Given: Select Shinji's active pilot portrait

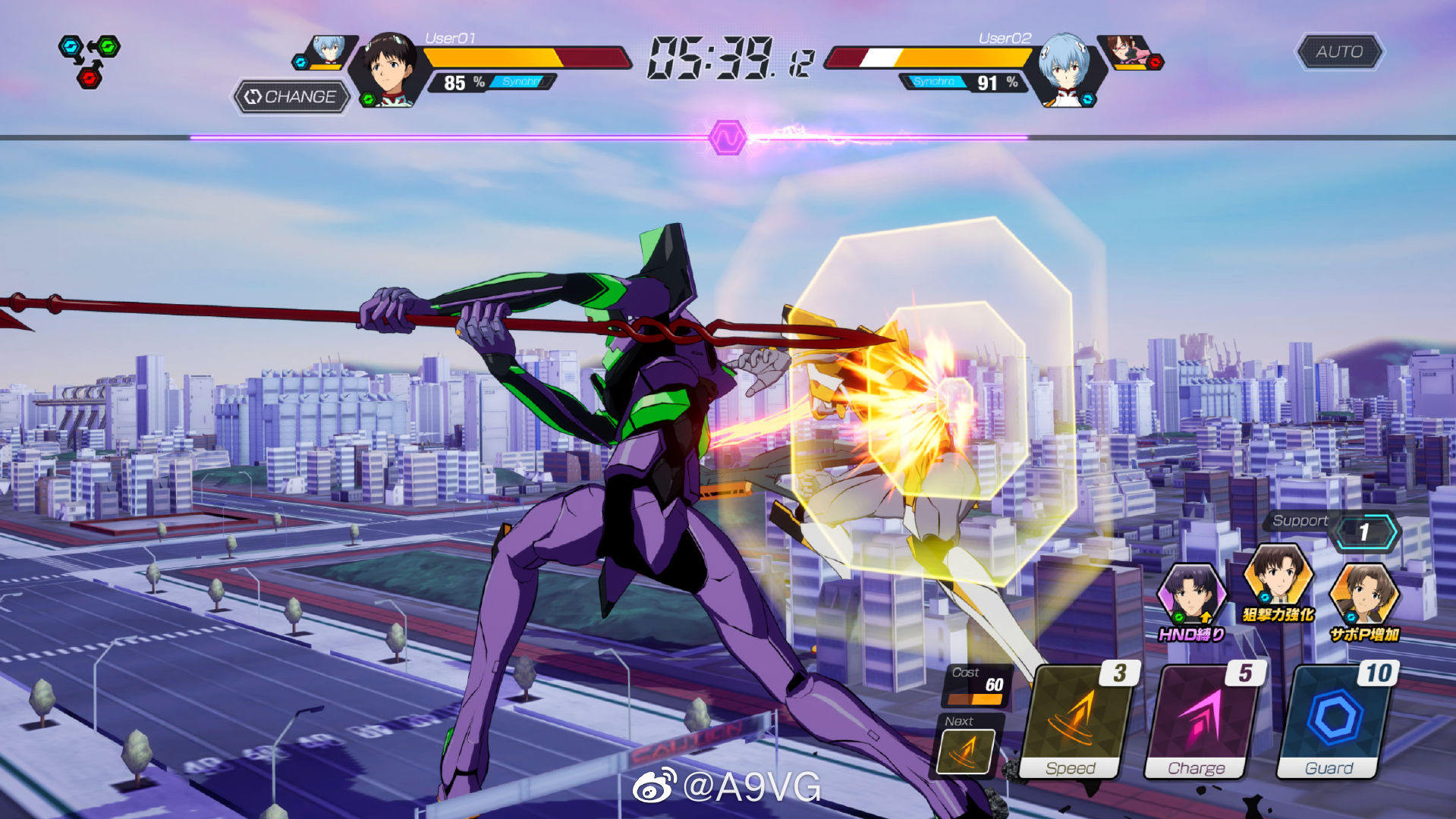Looking at the screenshot, I should click(388, 68).
